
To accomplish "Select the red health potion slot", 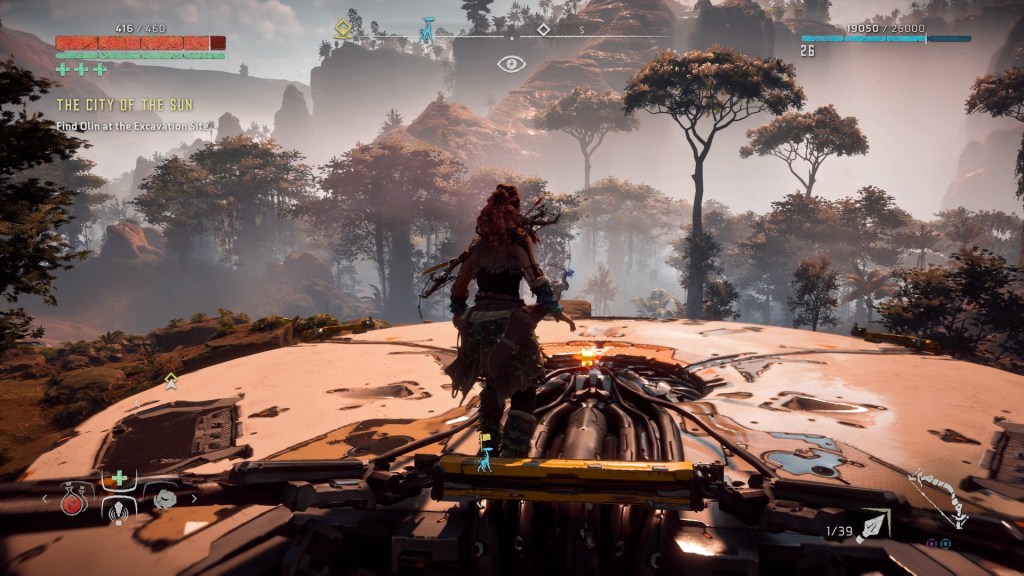I will (x=74, y=502).
